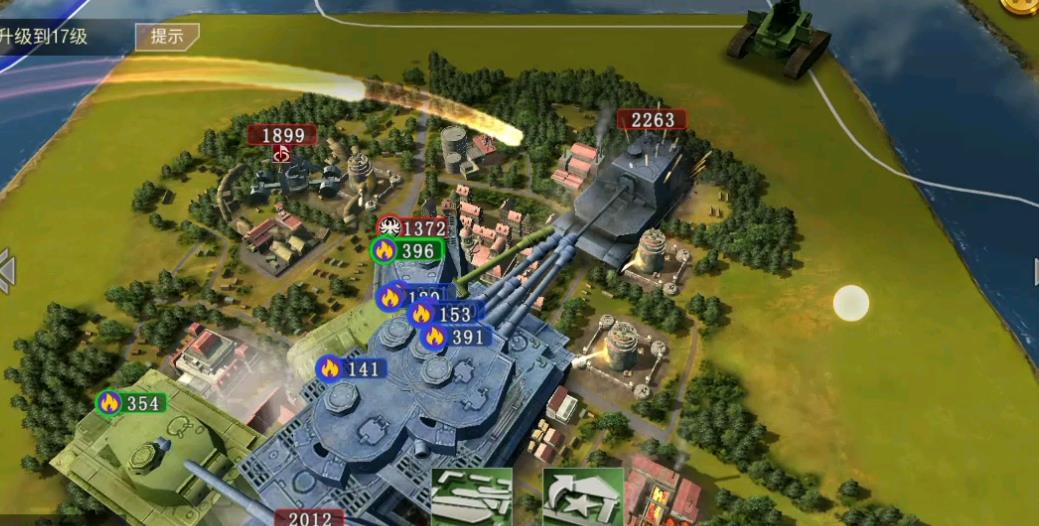Screen dimensions: 1039x526
Task: Tap the white circular touch button
Action: click(x=851, y=303)
